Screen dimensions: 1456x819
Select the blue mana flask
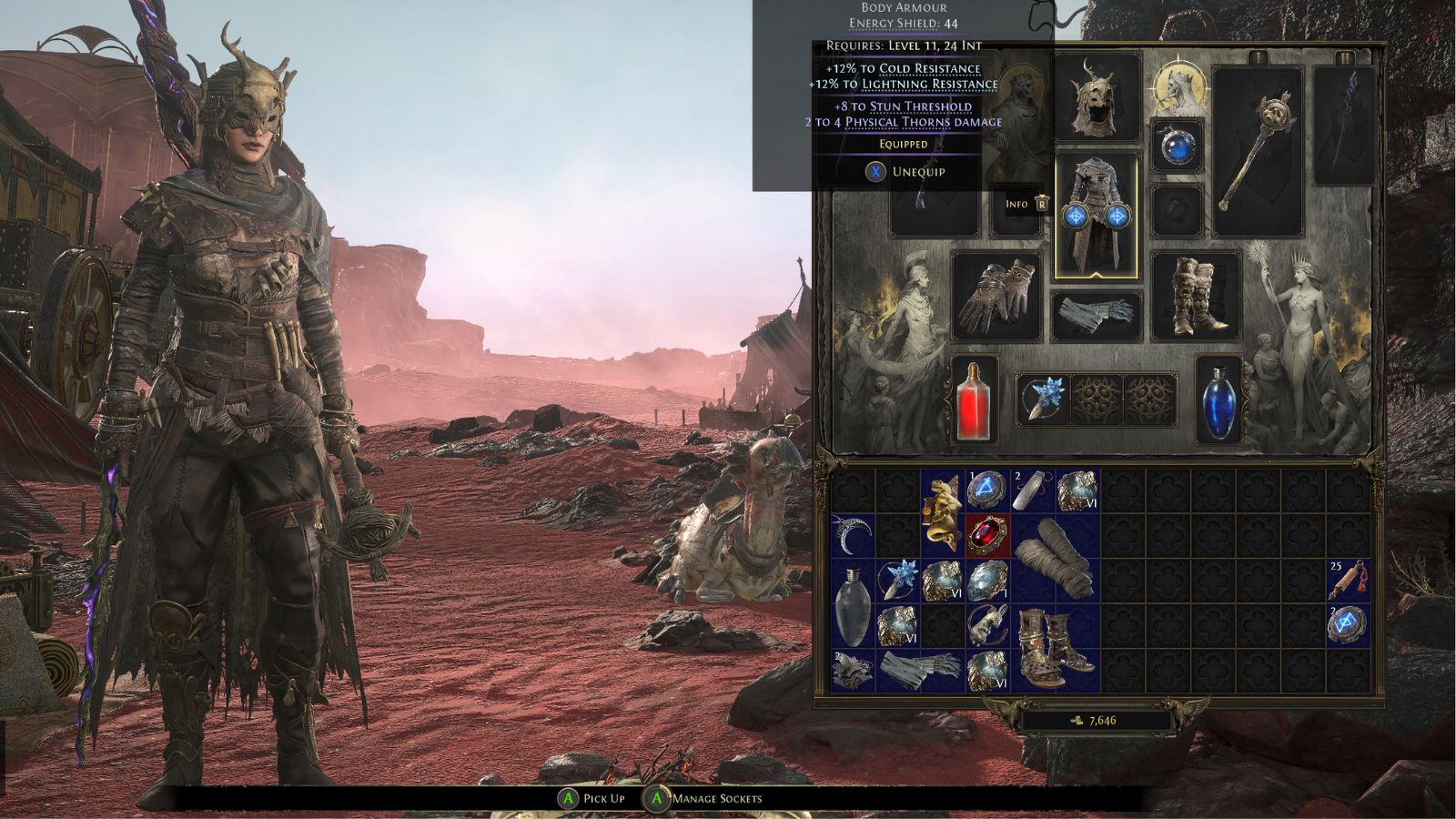coord(1218,403)
